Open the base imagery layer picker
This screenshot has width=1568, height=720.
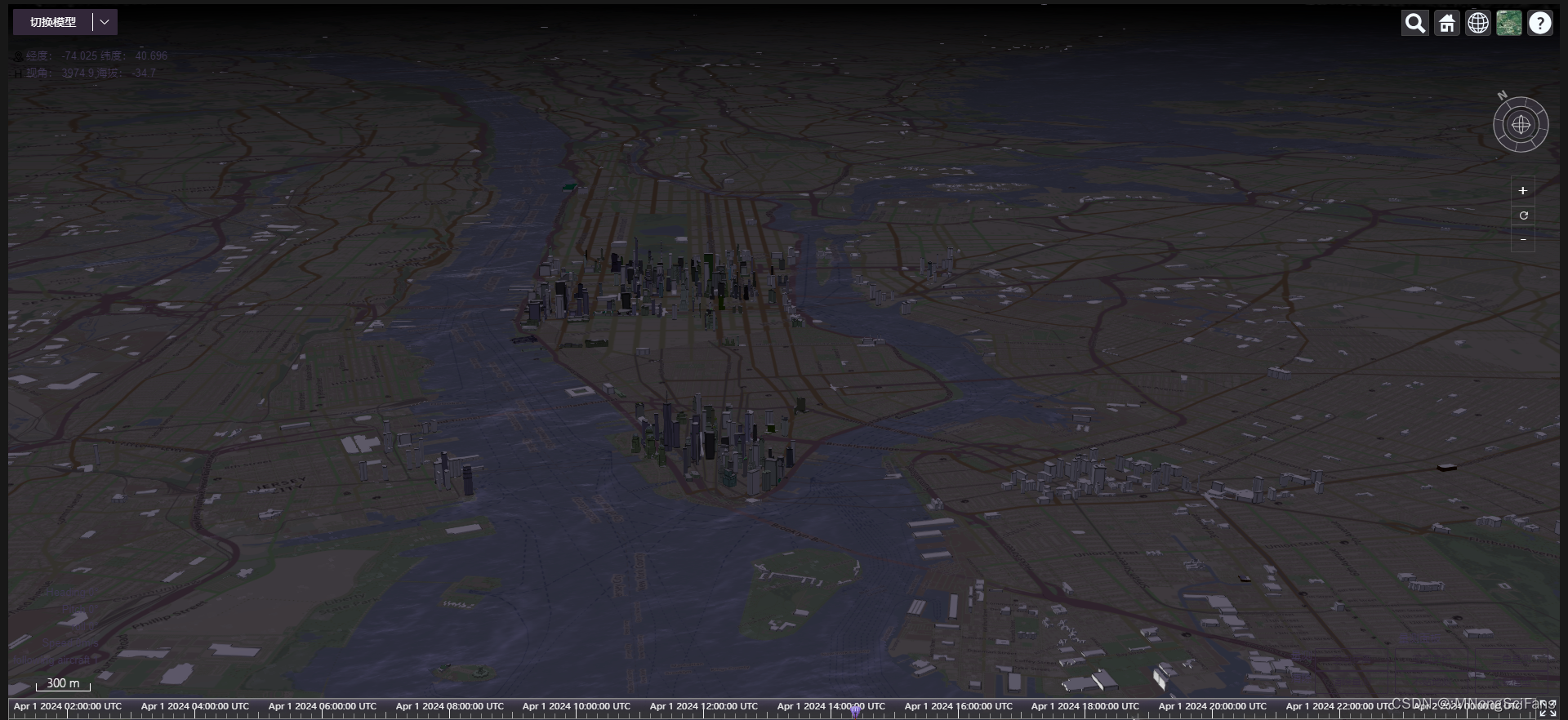tap(1509, 23)
